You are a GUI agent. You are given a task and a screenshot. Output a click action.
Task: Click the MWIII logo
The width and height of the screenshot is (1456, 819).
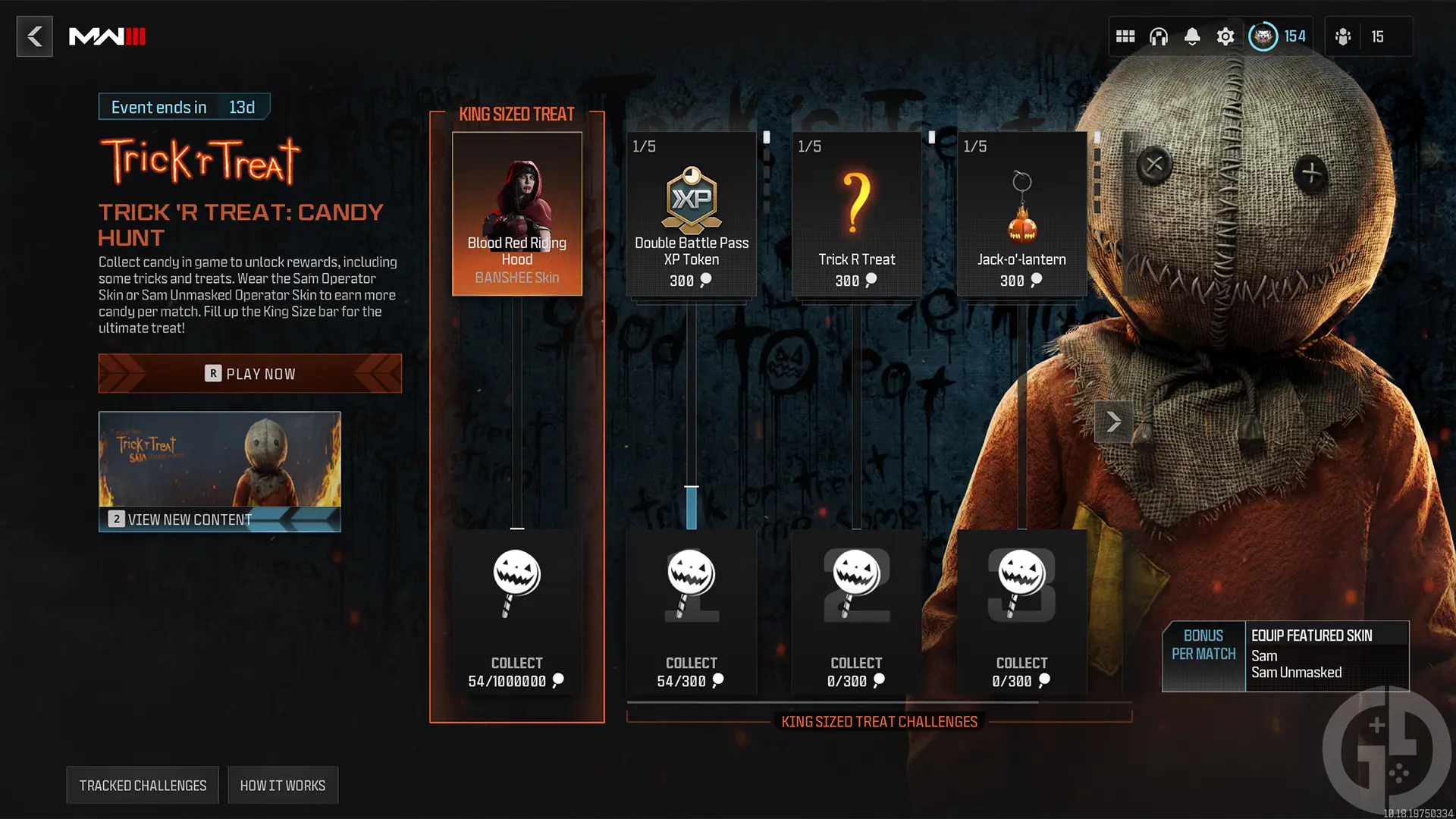(x=108, y=36)
